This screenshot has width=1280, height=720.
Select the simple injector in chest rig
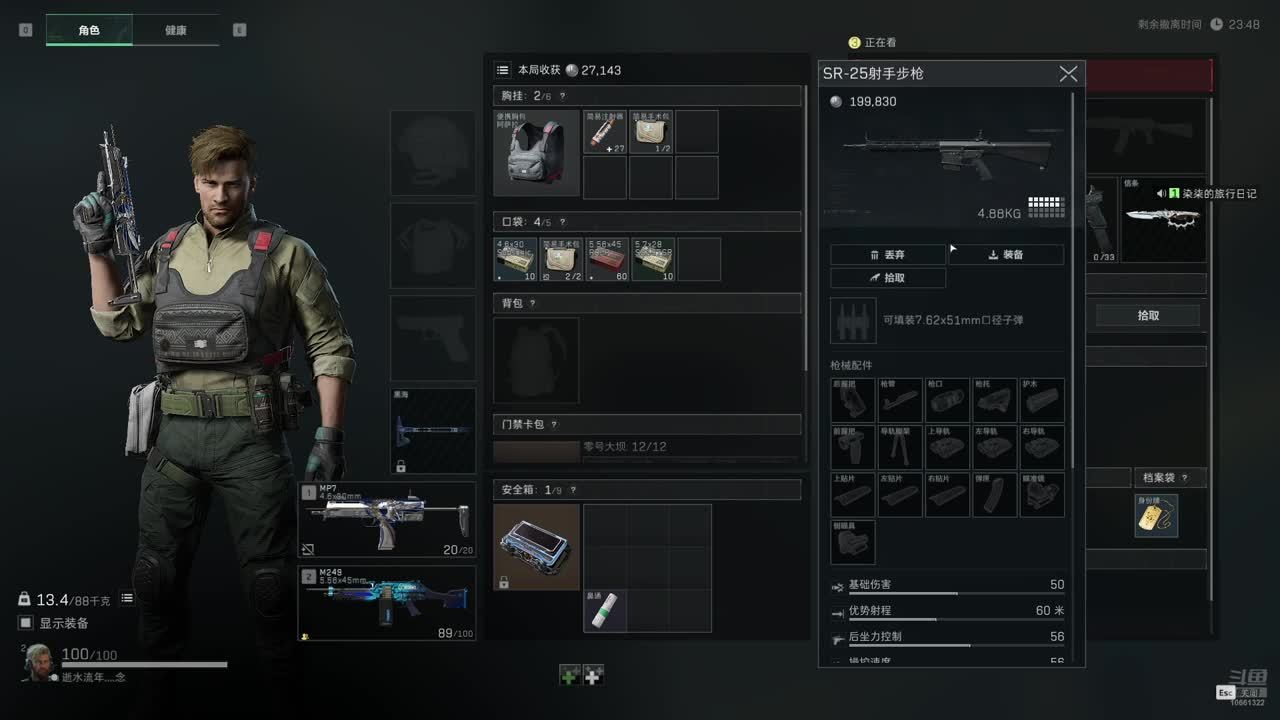604,132
